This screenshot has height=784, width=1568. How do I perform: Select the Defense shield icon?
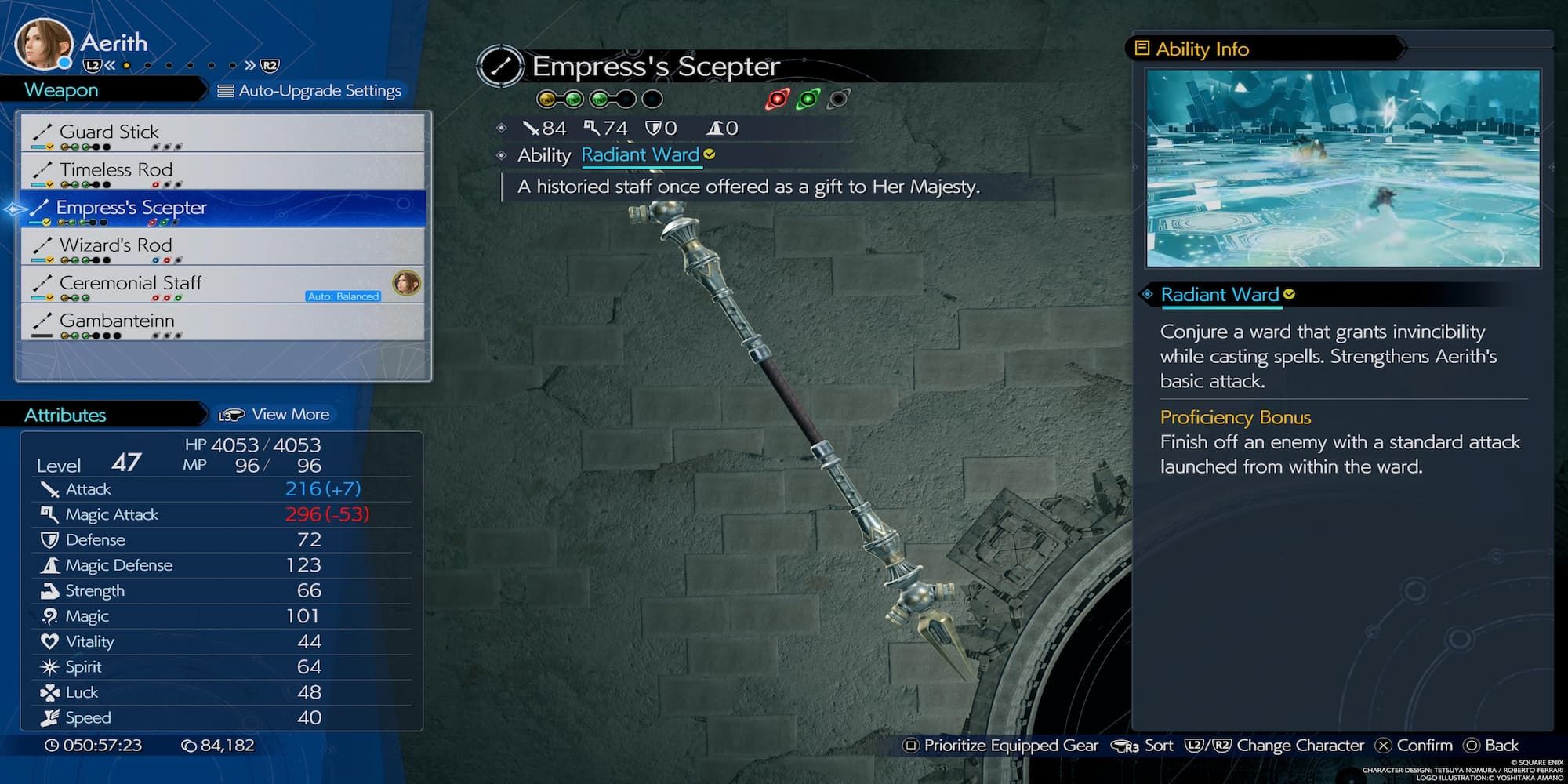pyautogui.click(x=49, y=539)
